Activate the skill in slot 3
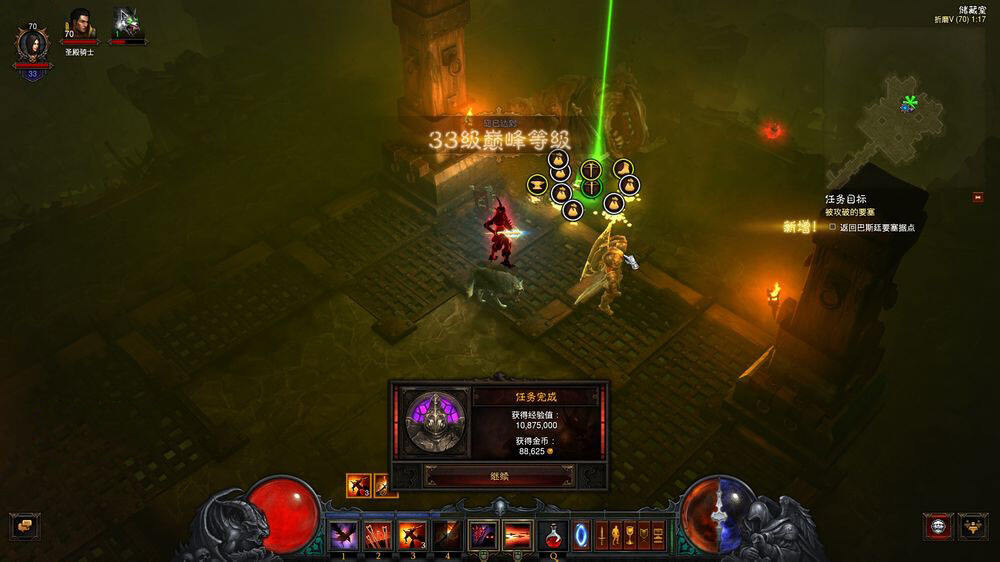The height and width of the screenshot is (562, 1000). pos(413,535)
